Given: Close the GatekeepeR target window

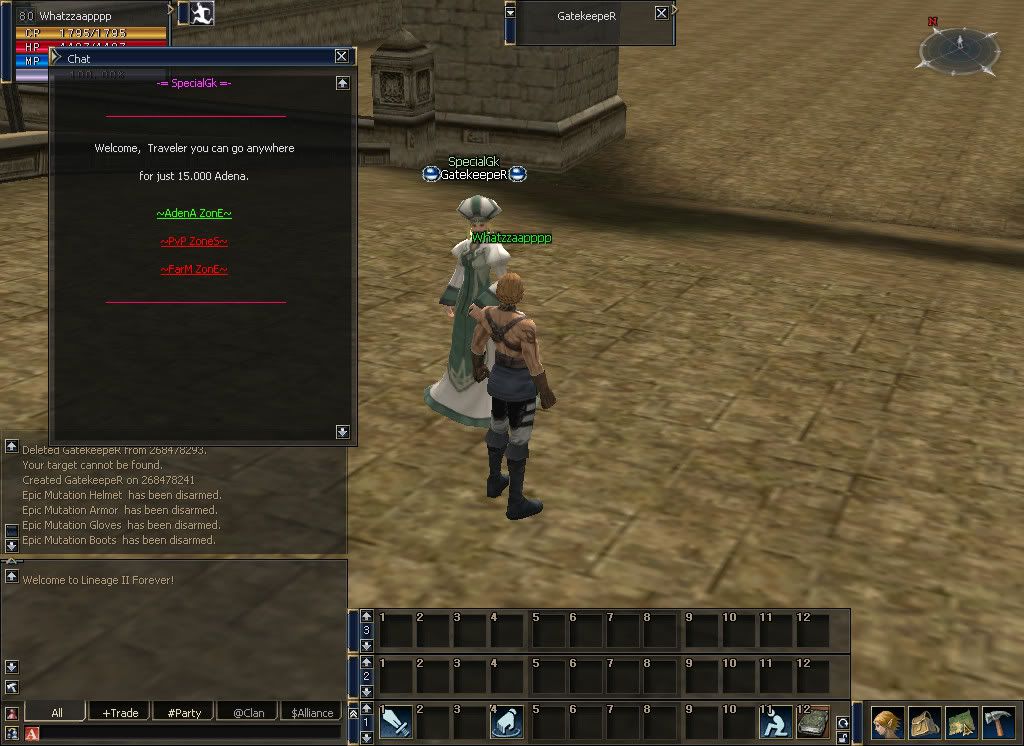Looking at the screenshot, I should [x=661, y=13].
